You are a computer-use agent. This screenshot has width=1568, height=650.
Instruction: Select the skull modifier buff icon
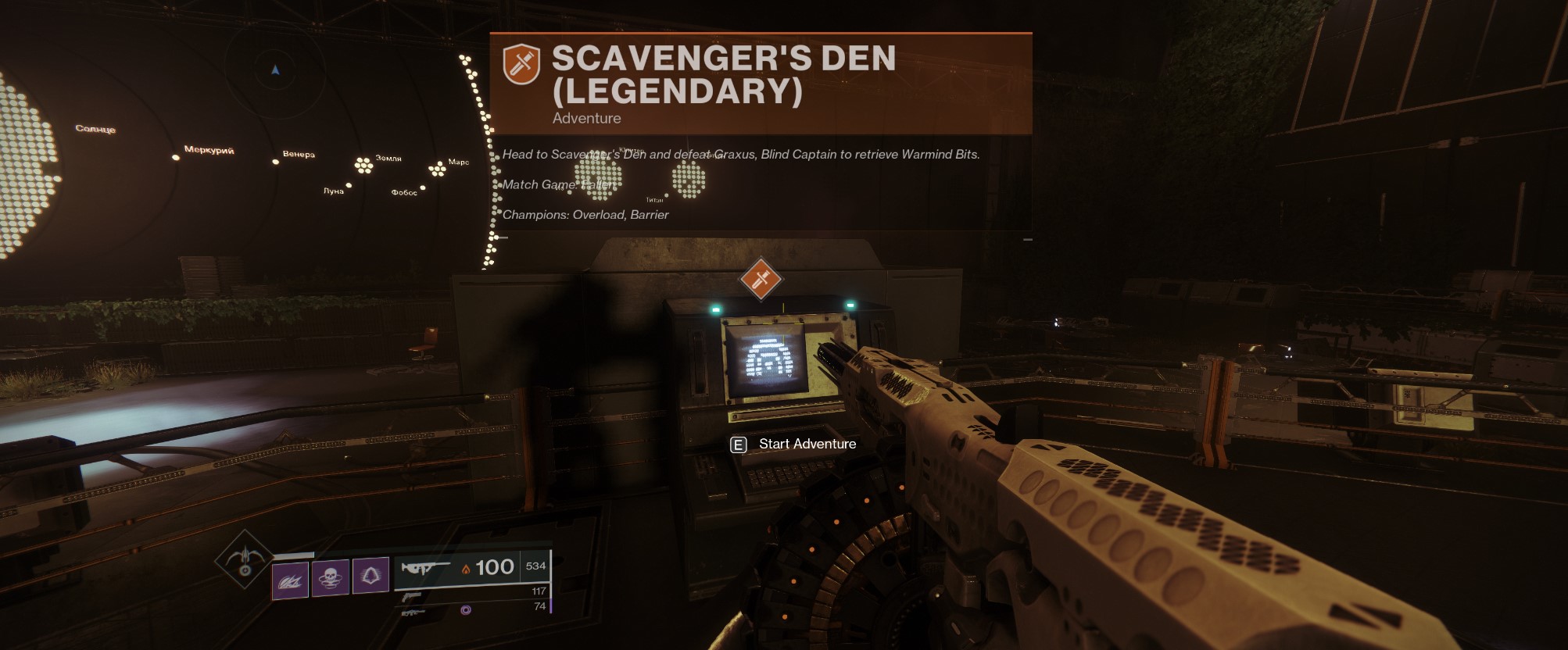pyautogui.click(x=331, y=577)
